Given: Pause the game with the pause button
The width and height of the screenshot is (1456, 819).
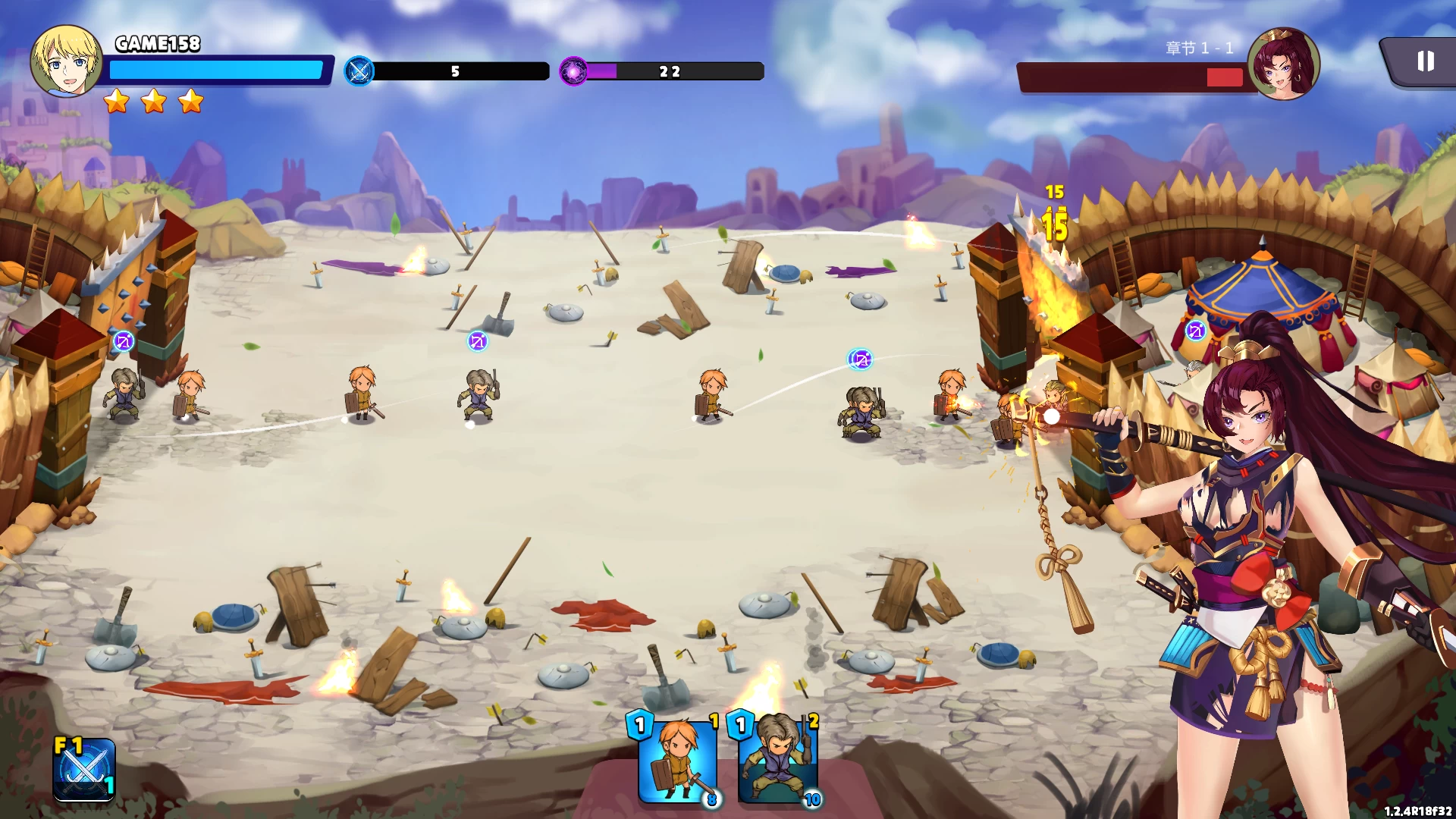Looking at the screenshot, I should pos(1425,61).
